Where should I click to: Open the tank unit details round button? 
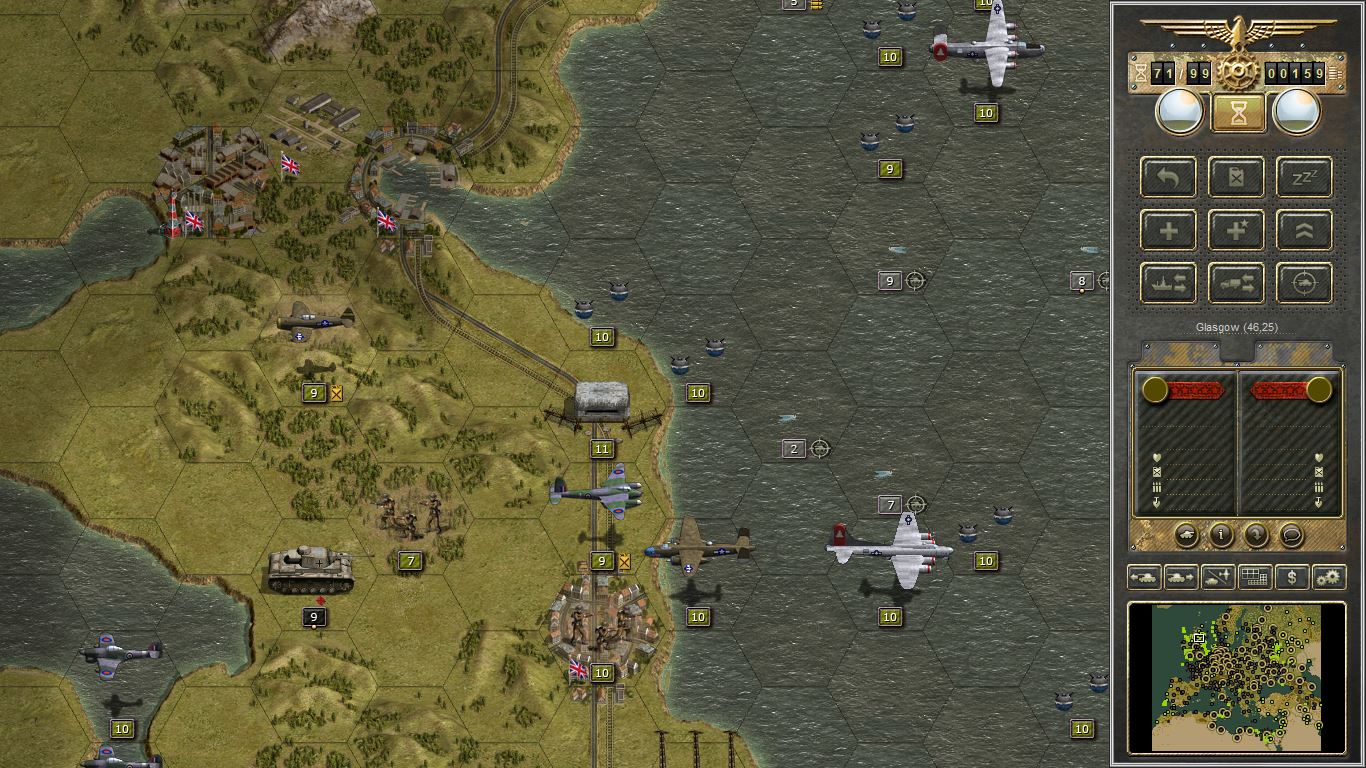click(x=1186, y=535)
